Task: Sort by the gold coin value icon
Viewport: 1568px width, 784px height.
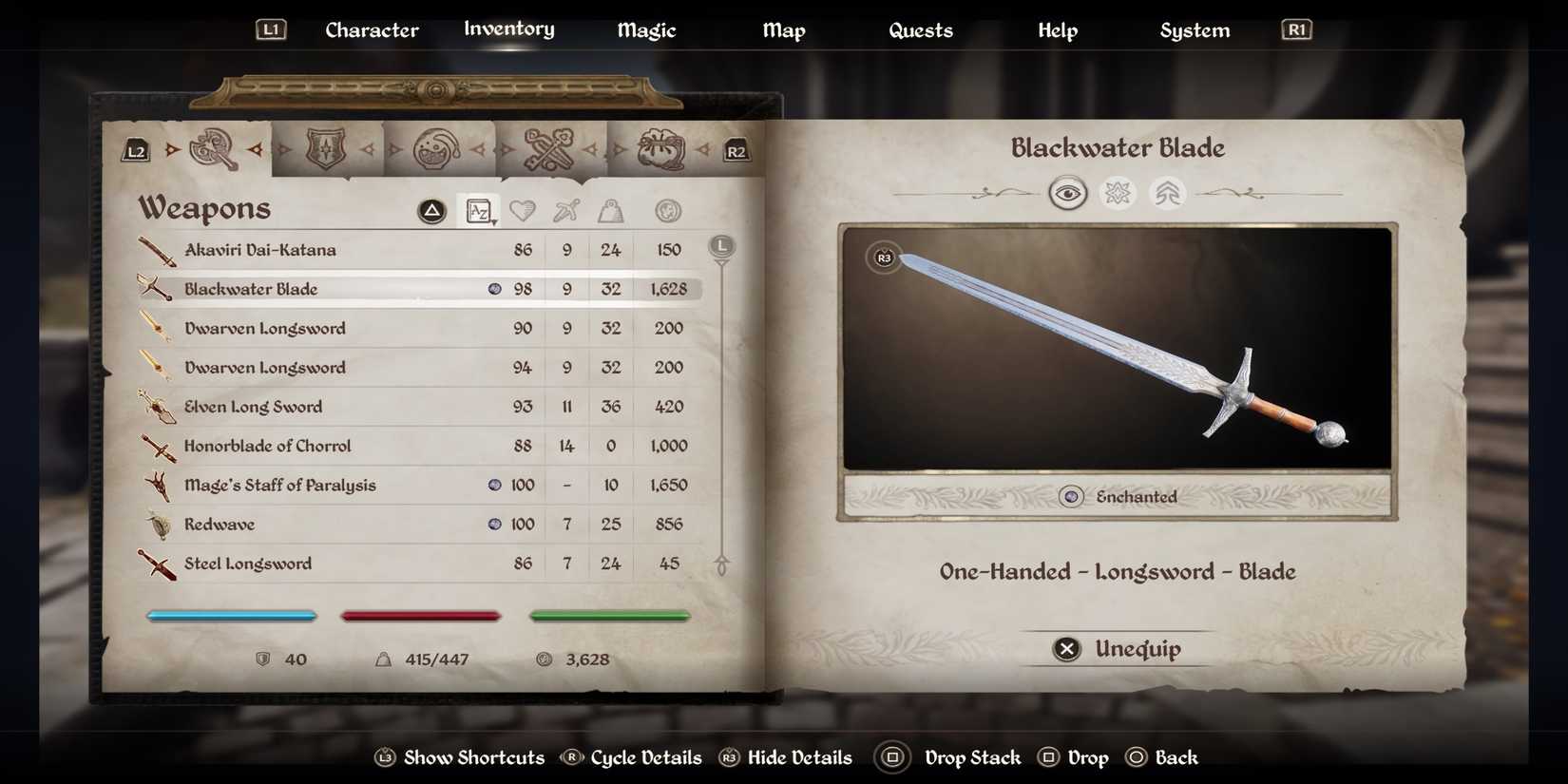Action: [666, 210]
